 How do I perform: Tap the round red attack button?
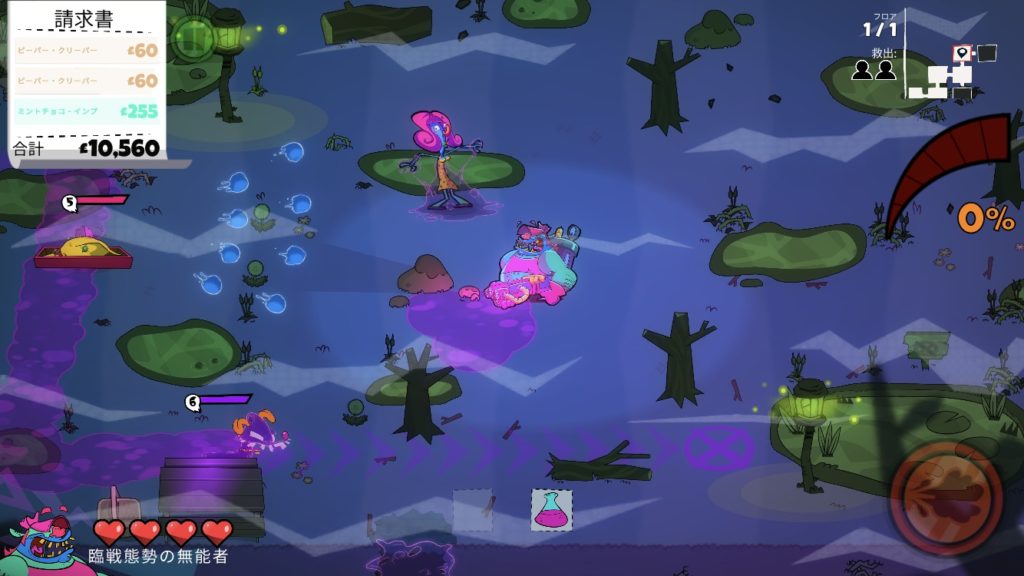point(947,496)
